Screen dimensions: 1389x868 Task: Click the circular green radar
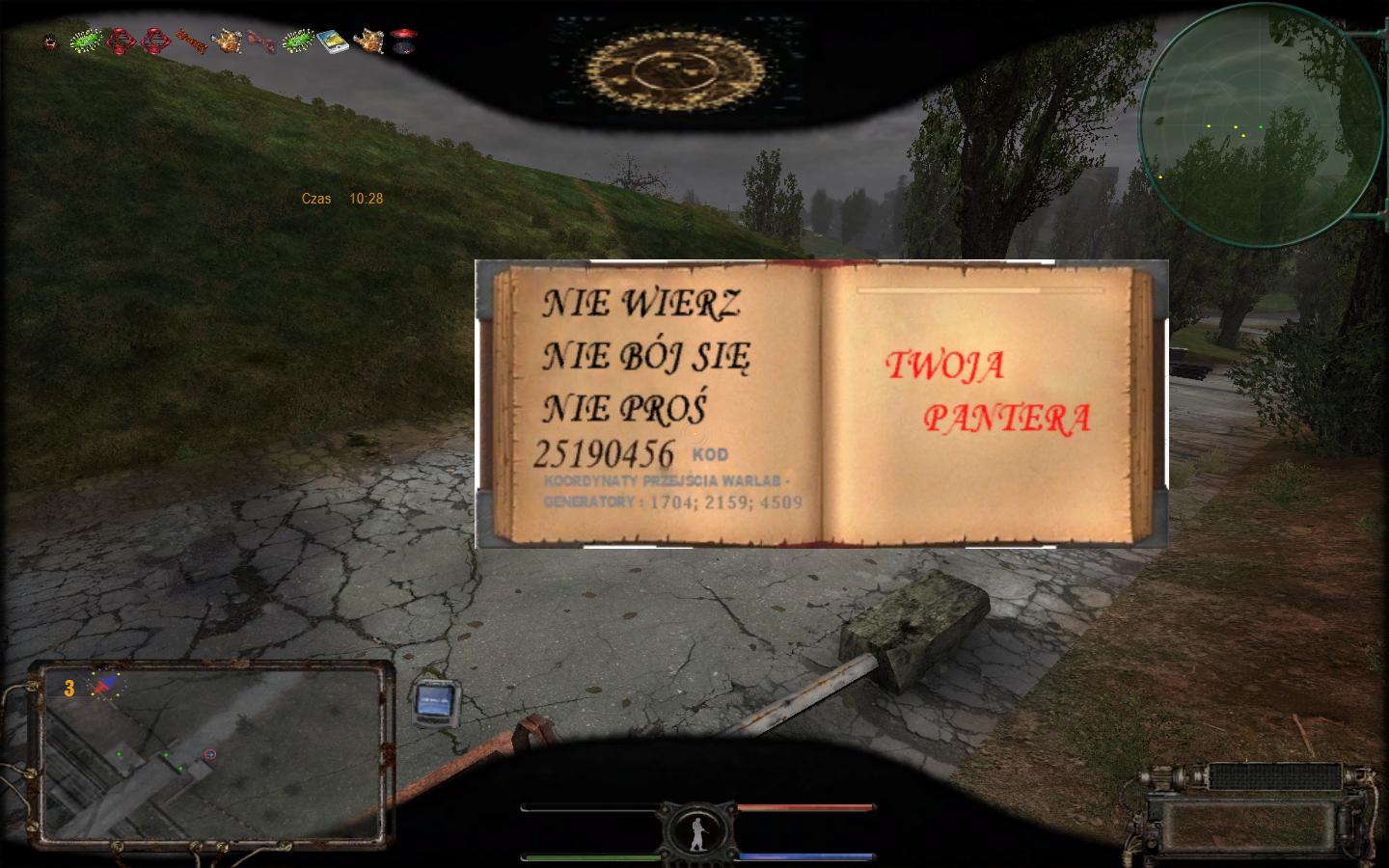[1260, 125]
